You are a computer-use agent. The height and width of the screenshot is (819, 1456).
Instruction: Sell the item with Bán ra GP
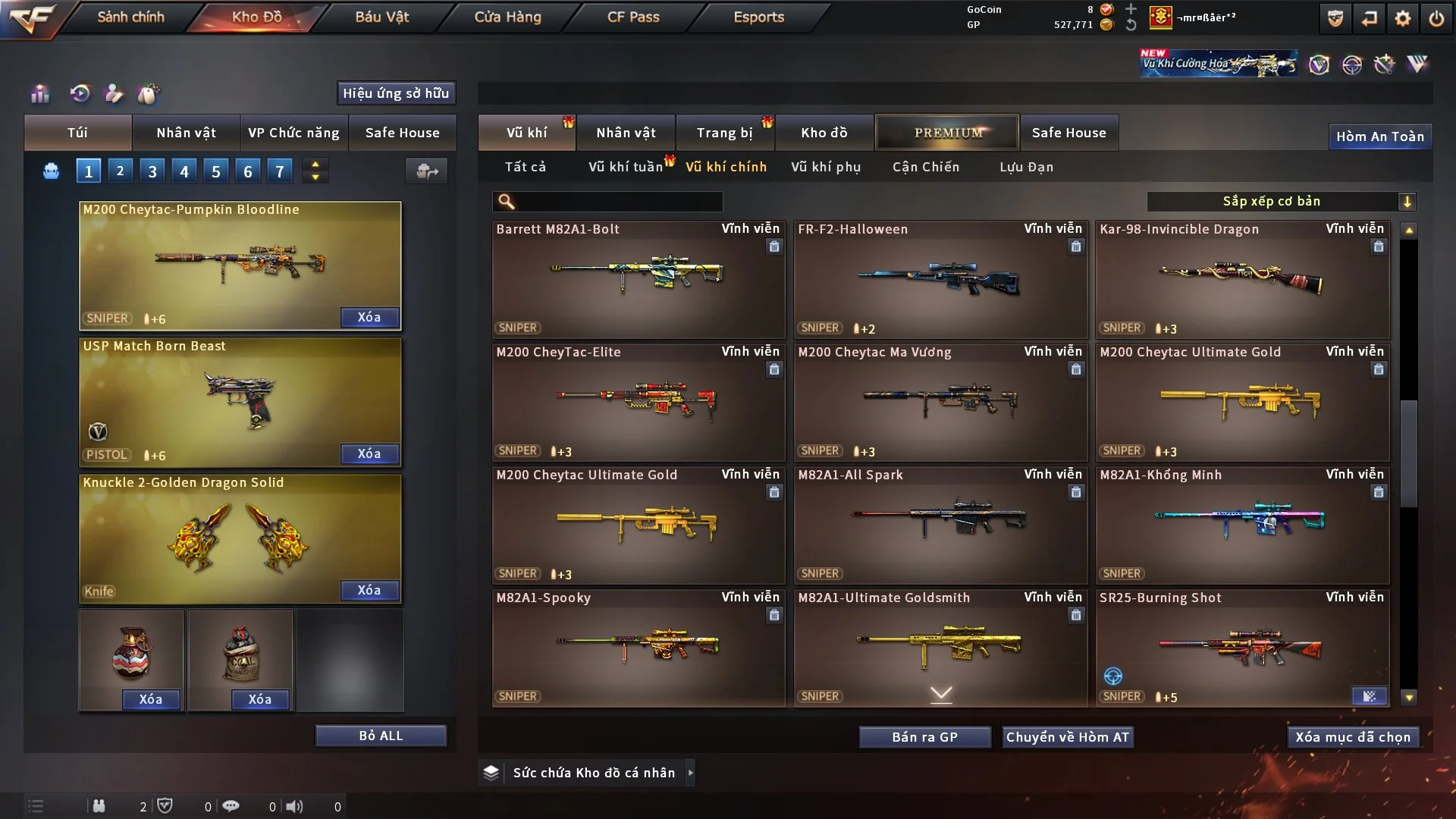coord(924,737)
